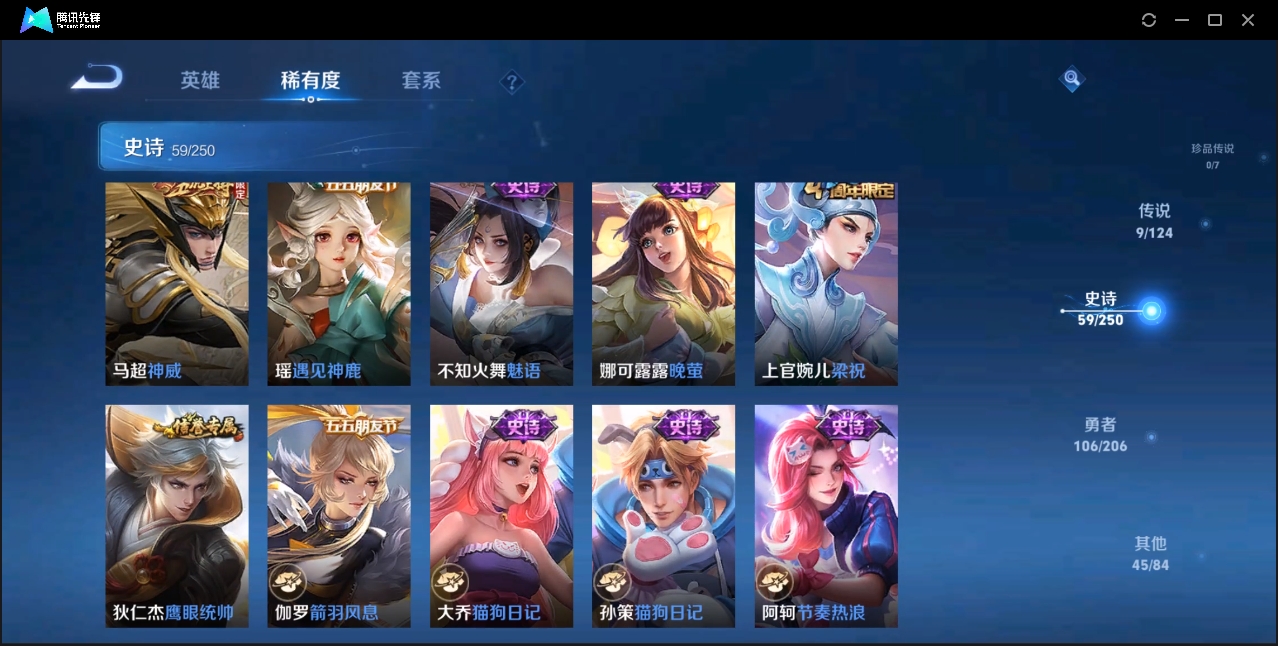Screen dimensions: 1278x646
Task: Select the 稀有度 tab
Action: [x=310, y=80]
